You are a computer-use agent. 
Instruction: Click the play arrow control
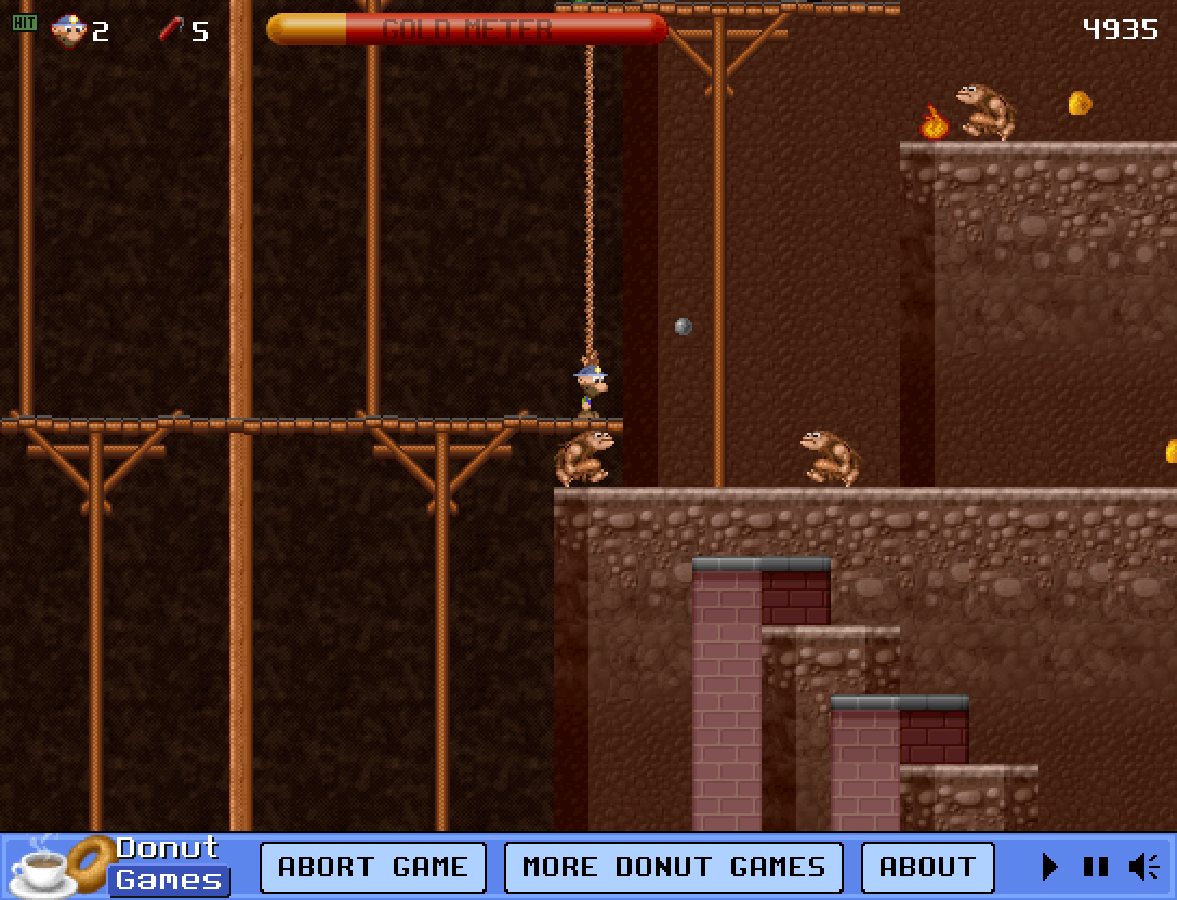tap(1049, 867)
